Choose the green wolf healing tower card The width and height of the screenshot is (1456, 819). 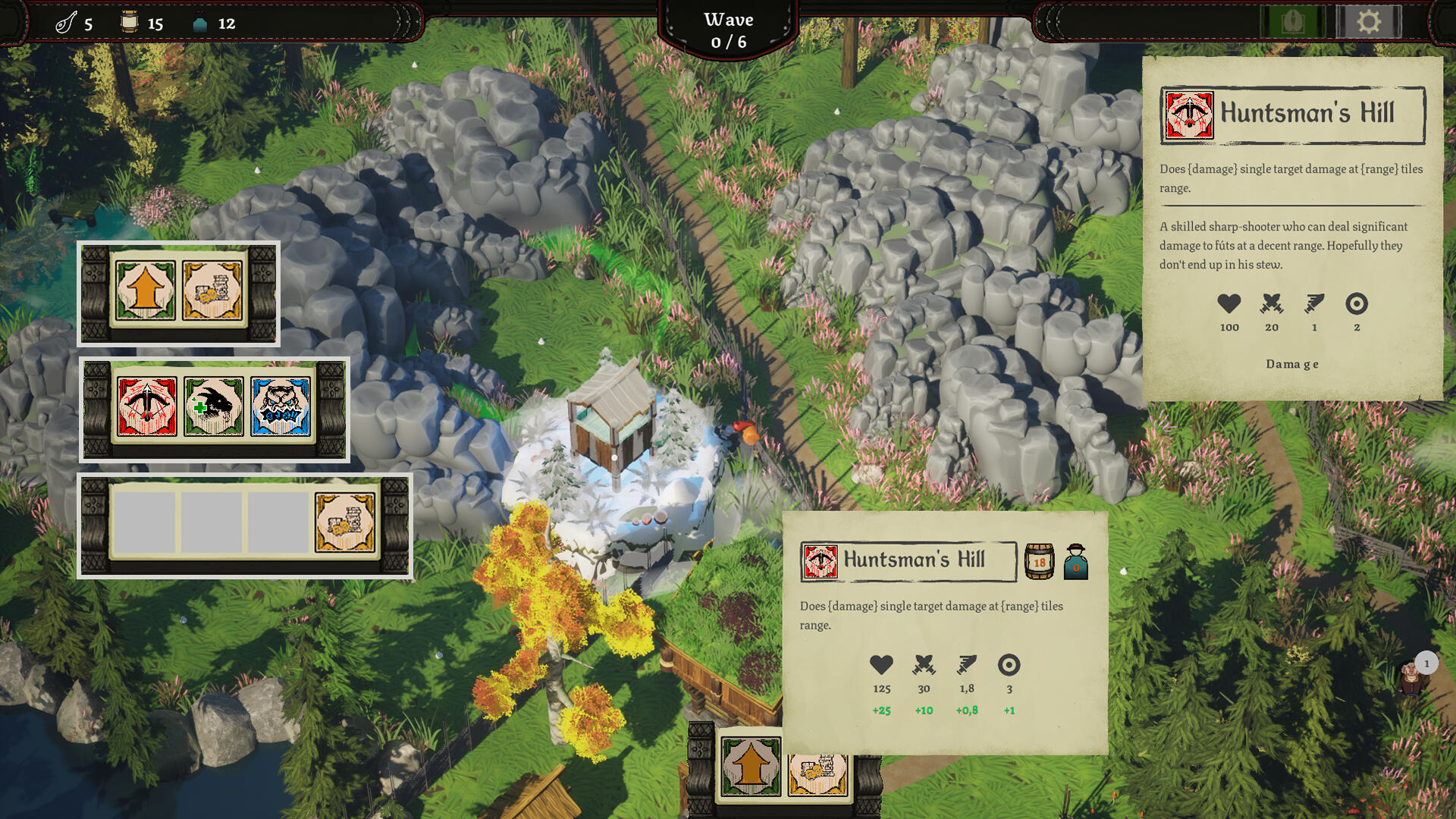click(x=214, y=407)
